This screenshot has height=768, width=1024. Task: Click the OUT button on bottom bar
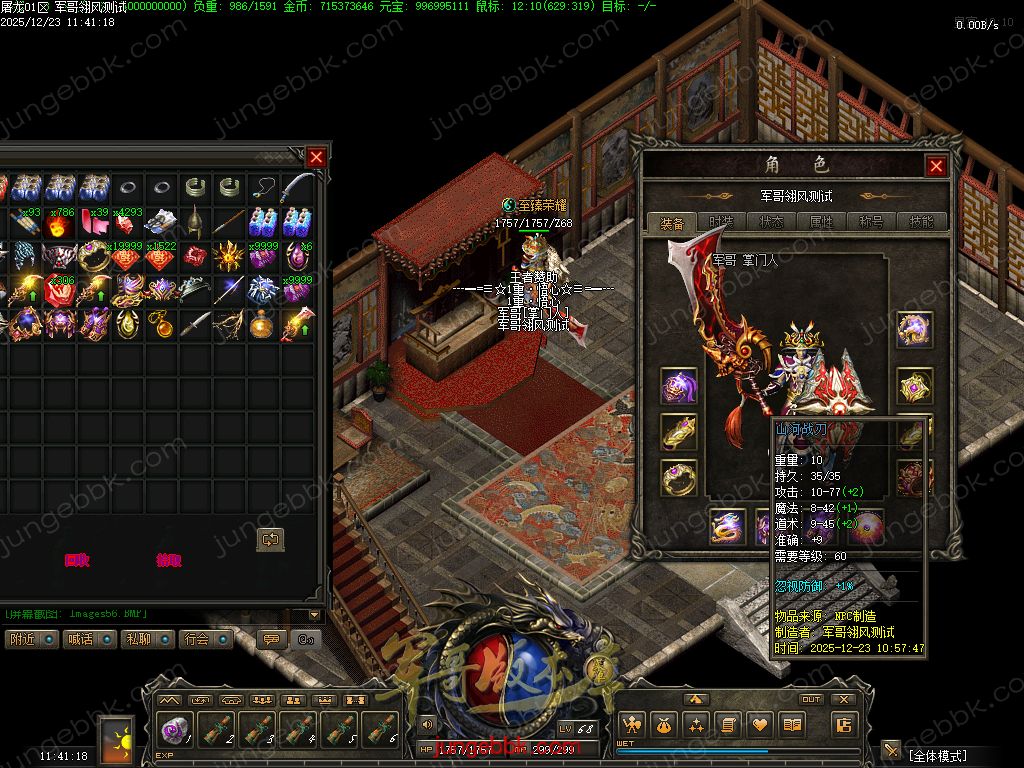tap(811, 700)
